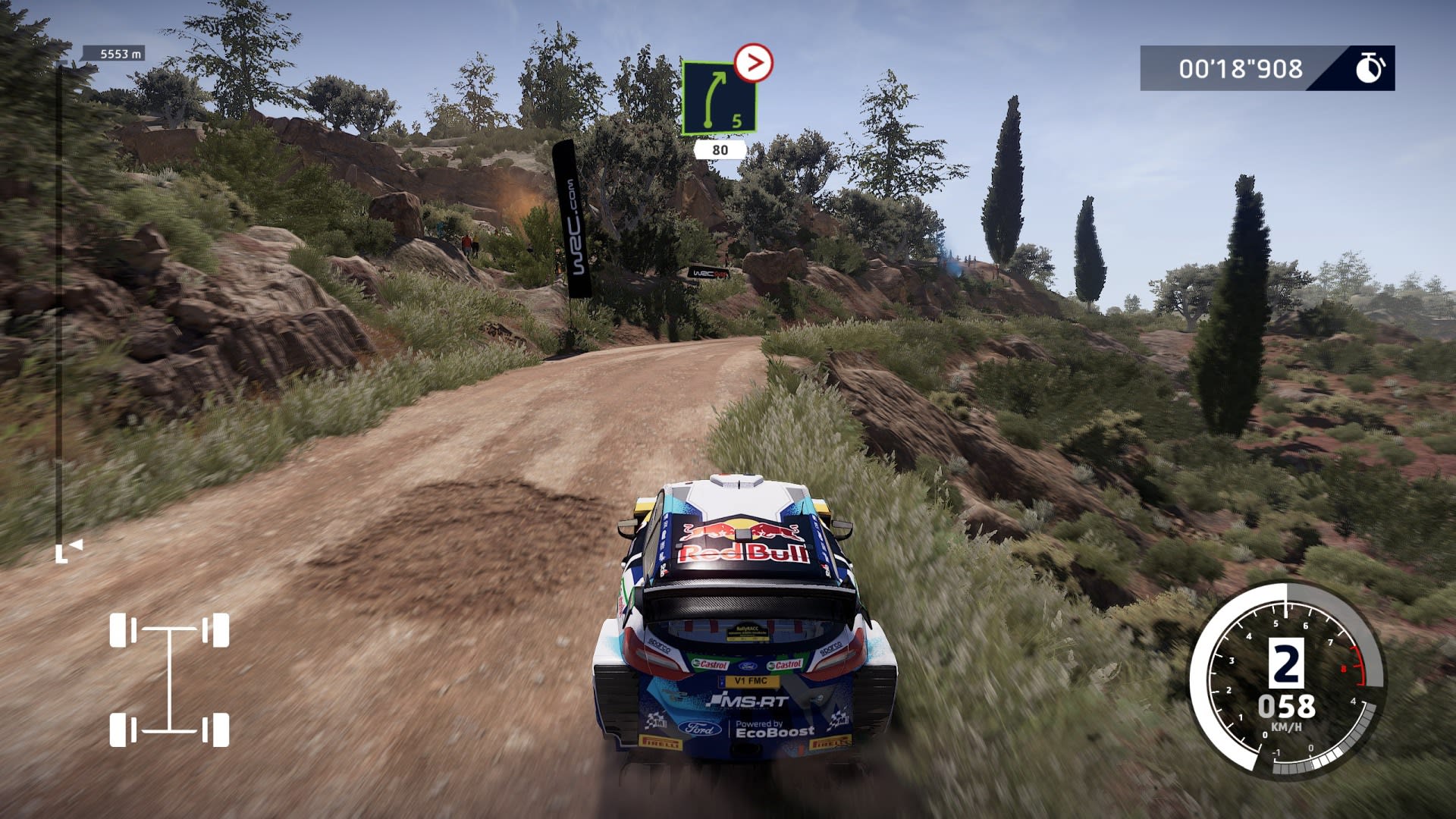Click the stopwatch icon beside the timer

coord(1370,68)
